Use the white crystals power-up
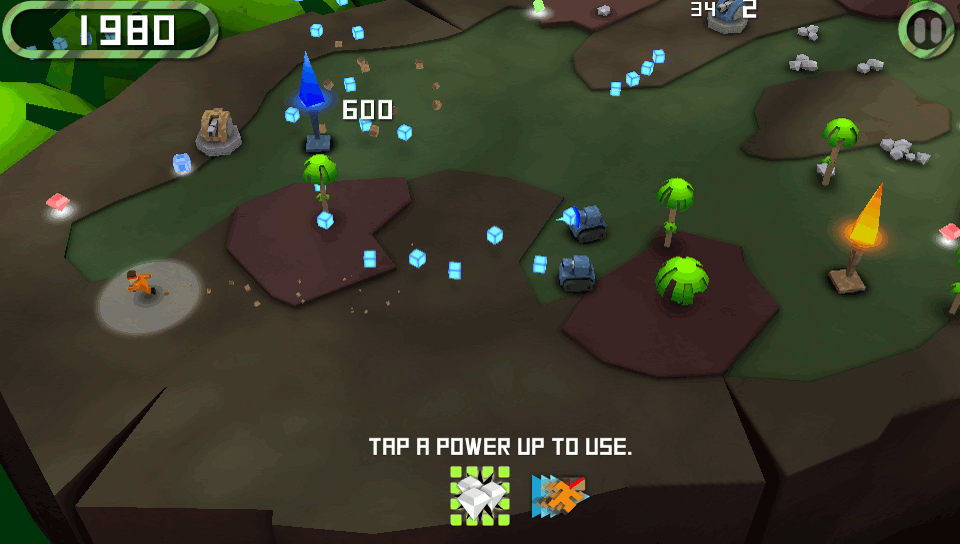Viewport: 960px width, 544px height. pyautogui.click(x=479, y=495)
